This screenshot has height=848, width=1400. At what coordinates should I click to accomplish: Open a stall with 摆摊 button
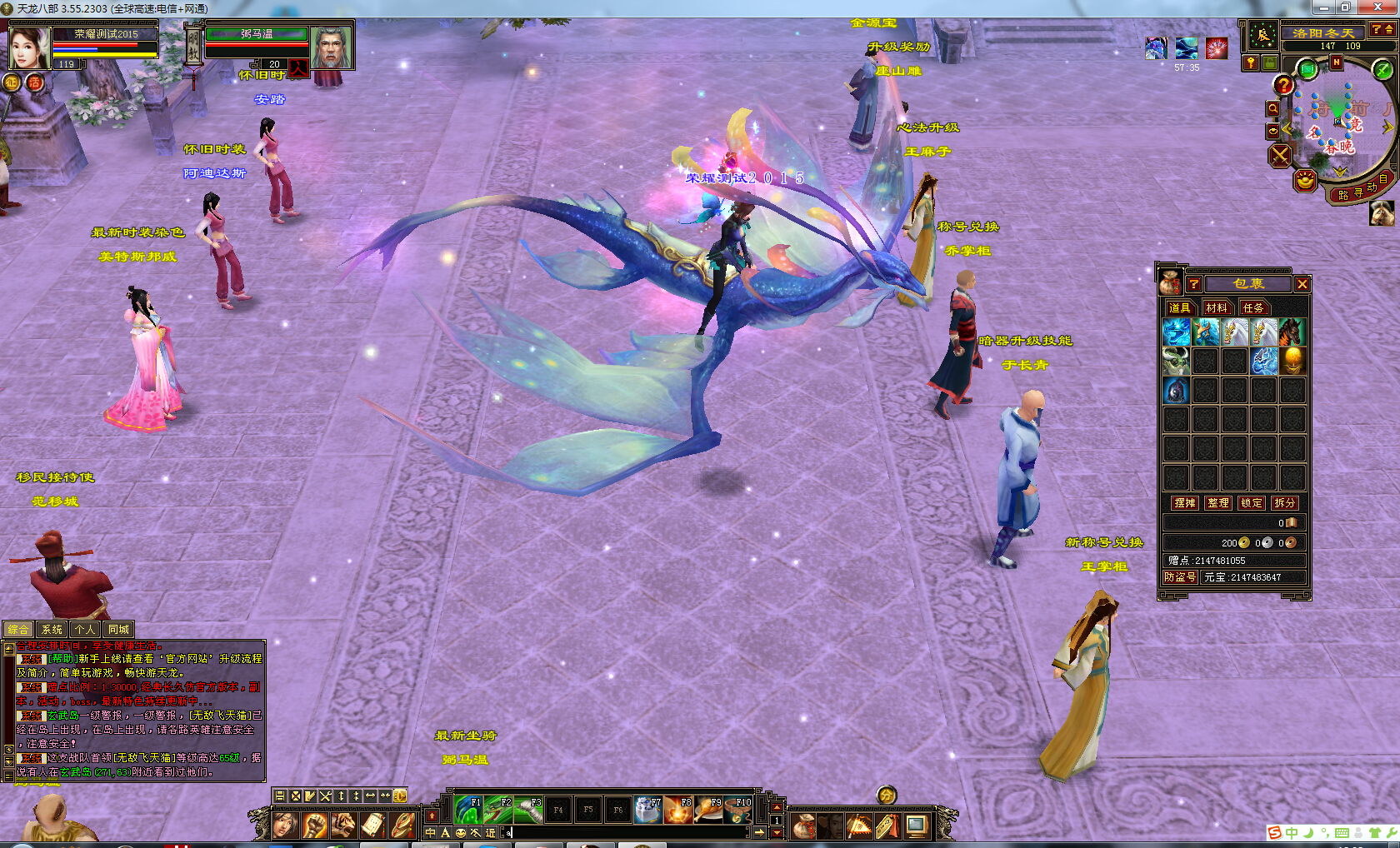(x=1184, y=503)
